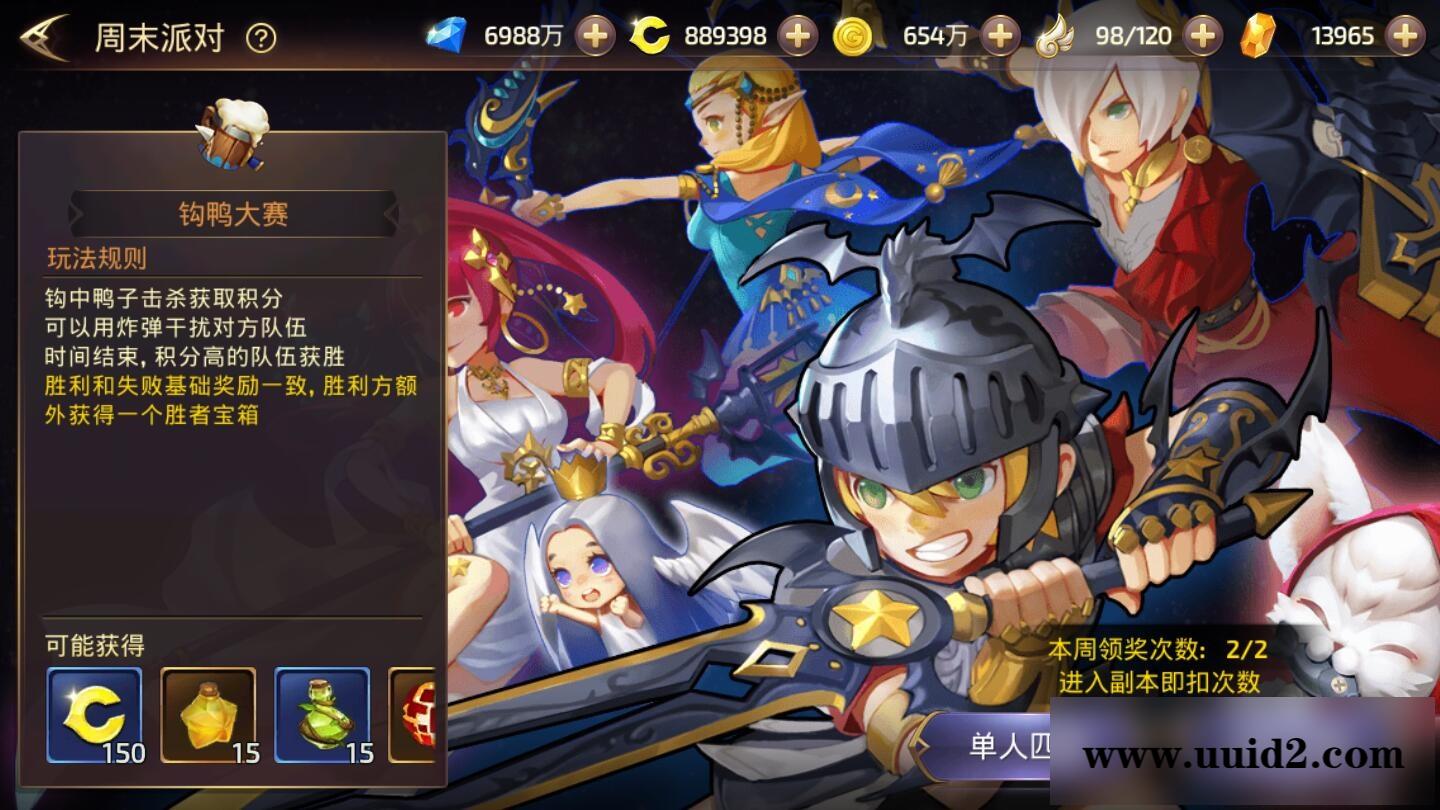
Task: Tap the stamina wings icon showing 98/120
Action: (x=1055, y=36)
